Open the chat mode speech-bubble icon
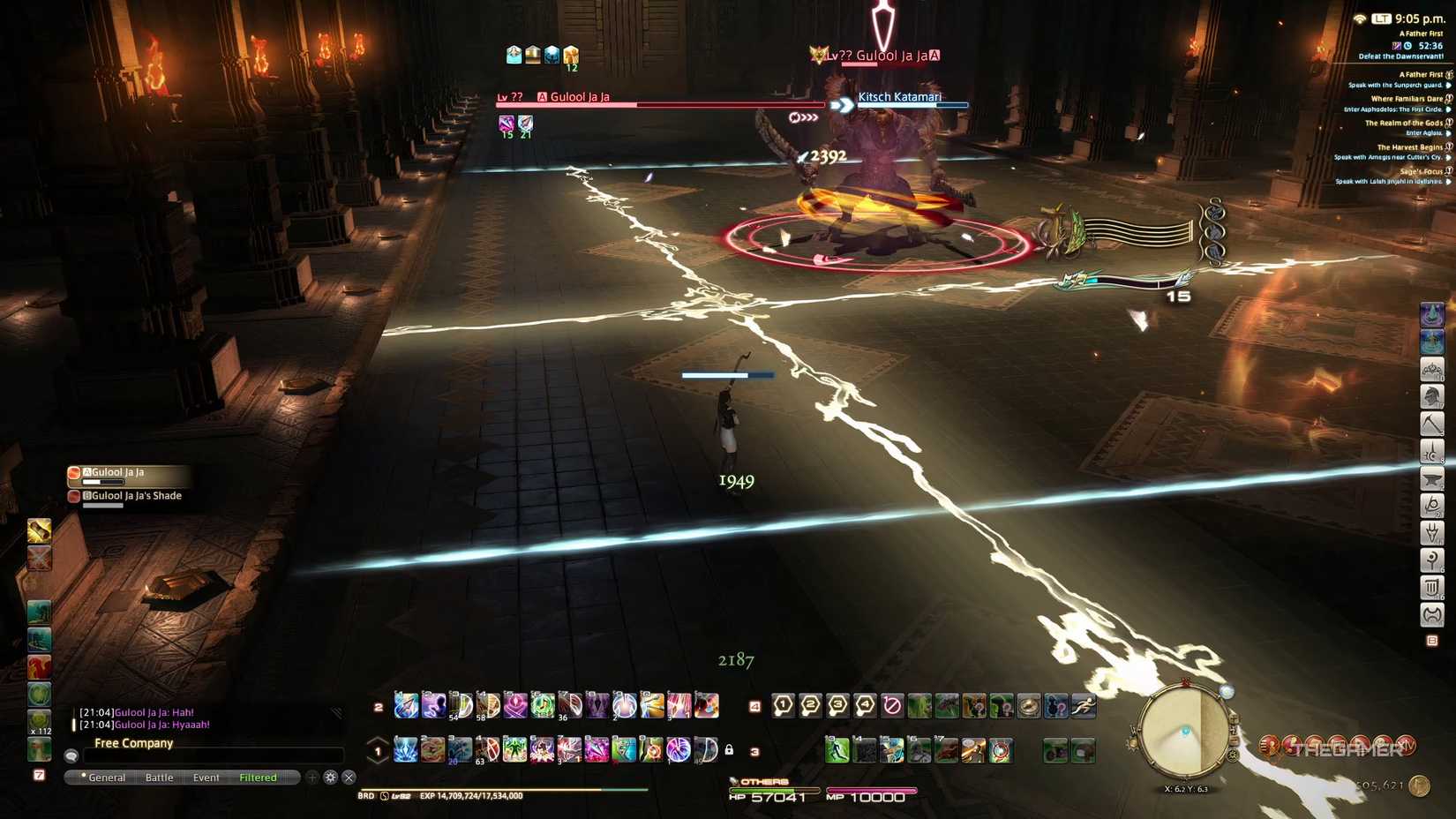The height and width of the screenshot is (819, 1456). point(71,756)
